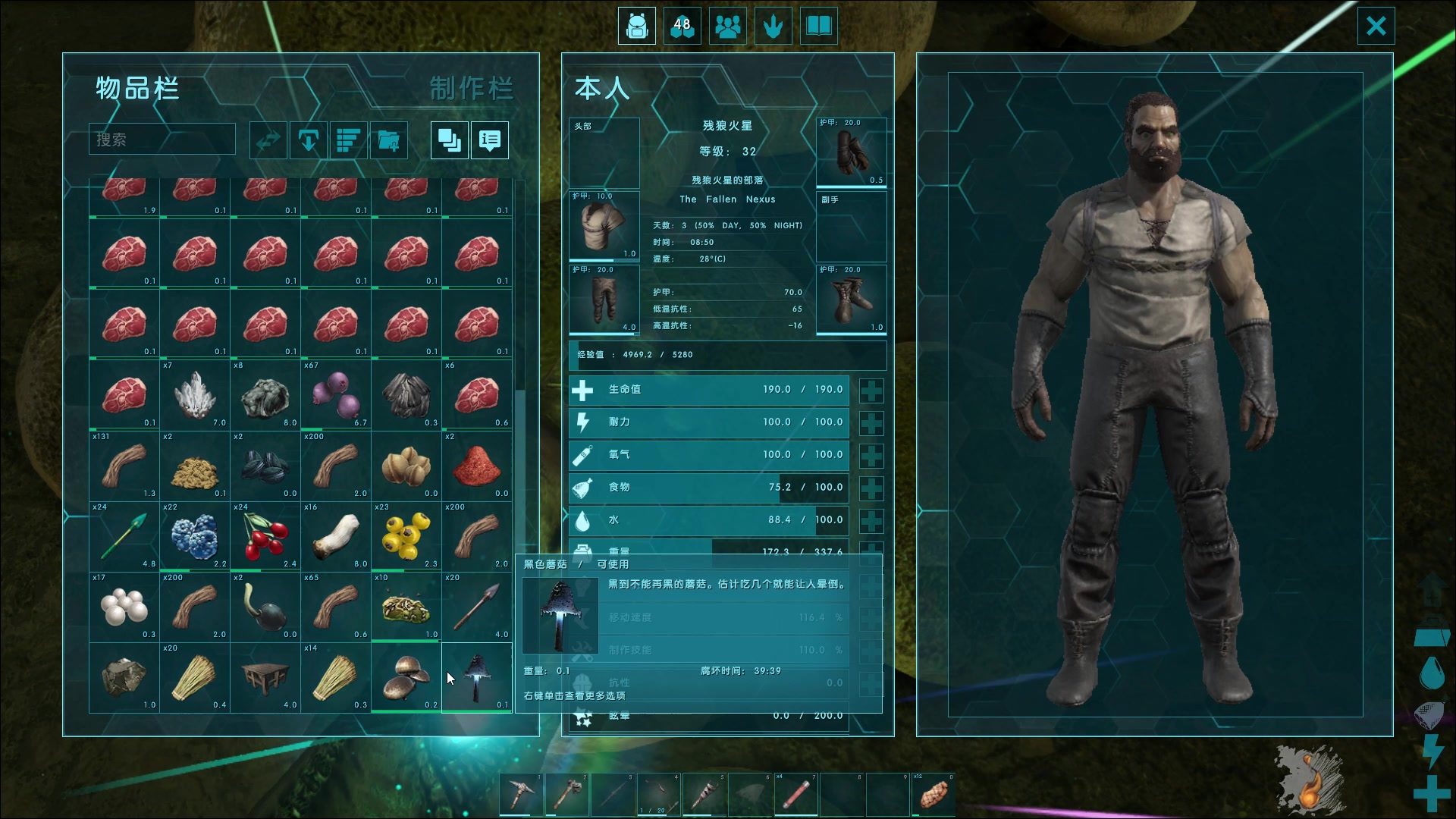Select the pickaxe in the hotbar
This screenshot has width=1456, height=819.
522,794
